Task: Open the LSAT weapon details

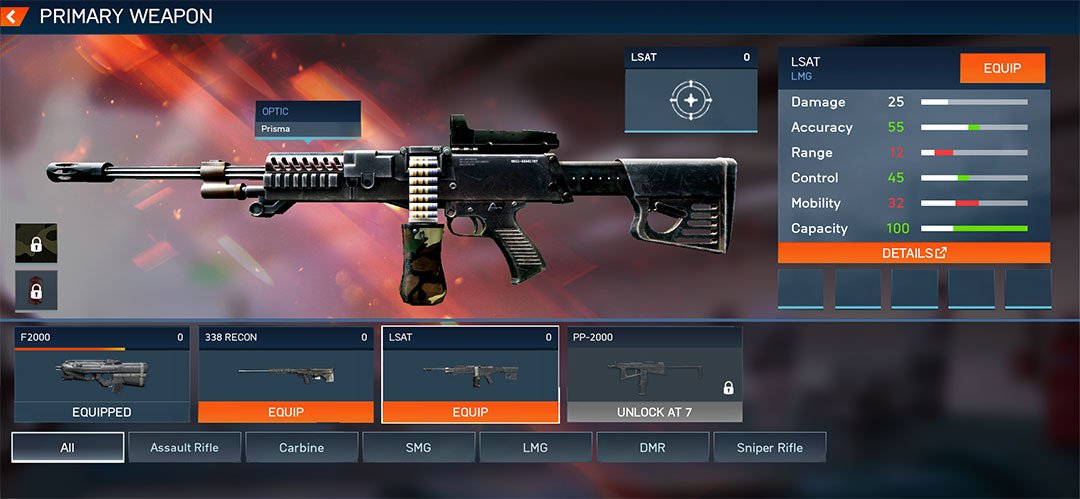Action: tap(914, 253)
